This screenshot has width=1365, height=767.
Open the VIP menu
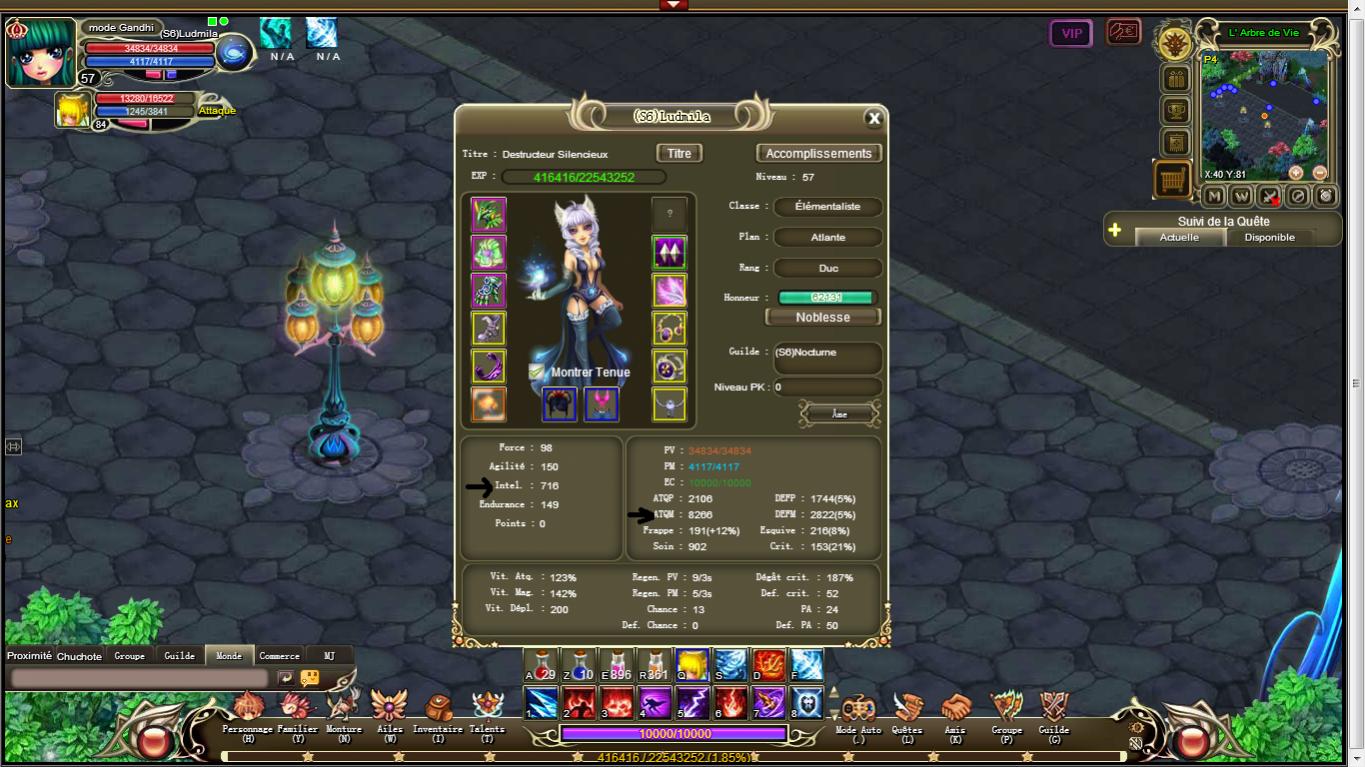pos(1071,33)
